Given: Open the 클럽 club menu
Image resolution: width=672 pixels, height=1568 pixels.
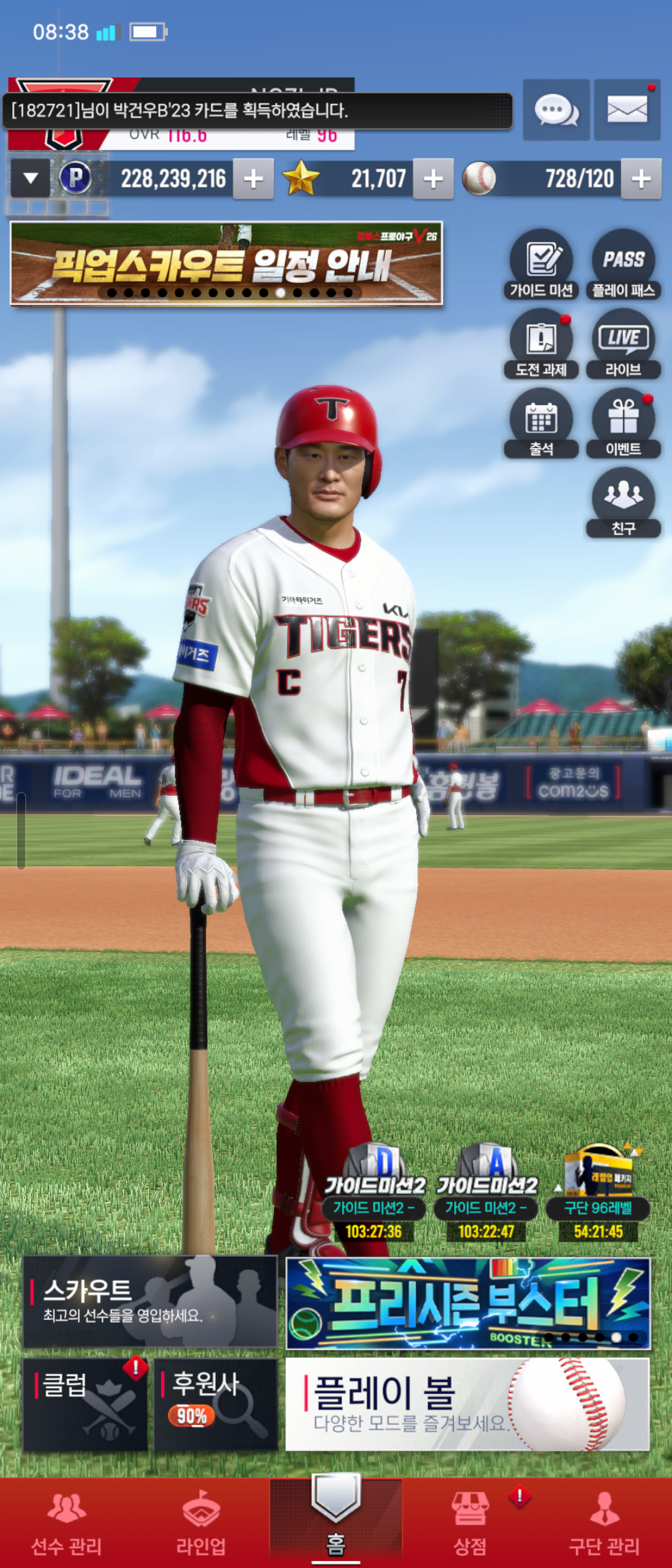Looking at the screenshot, I should coord(85,1404).
